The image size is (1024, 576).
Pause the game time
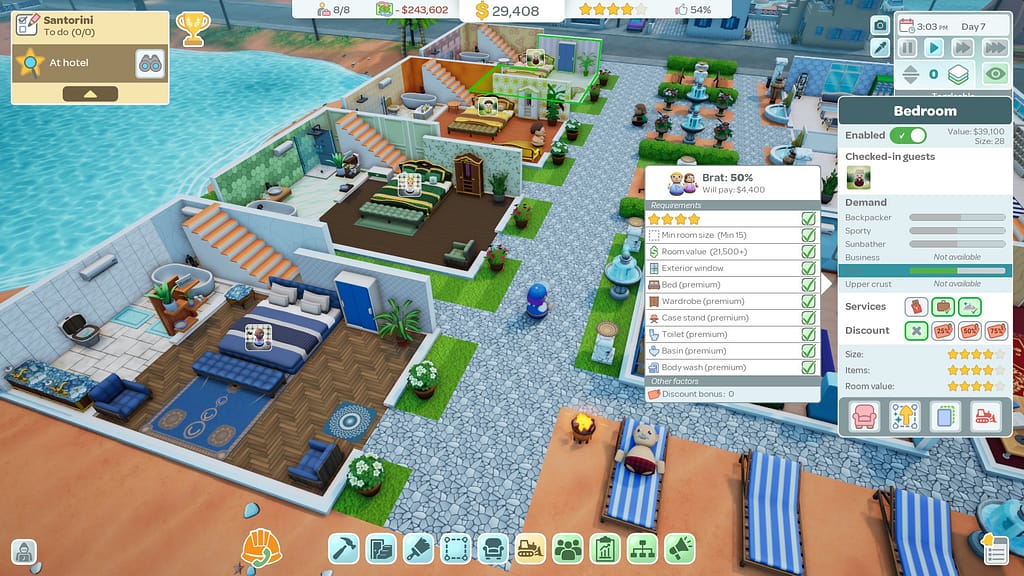[x=907, y=47]
